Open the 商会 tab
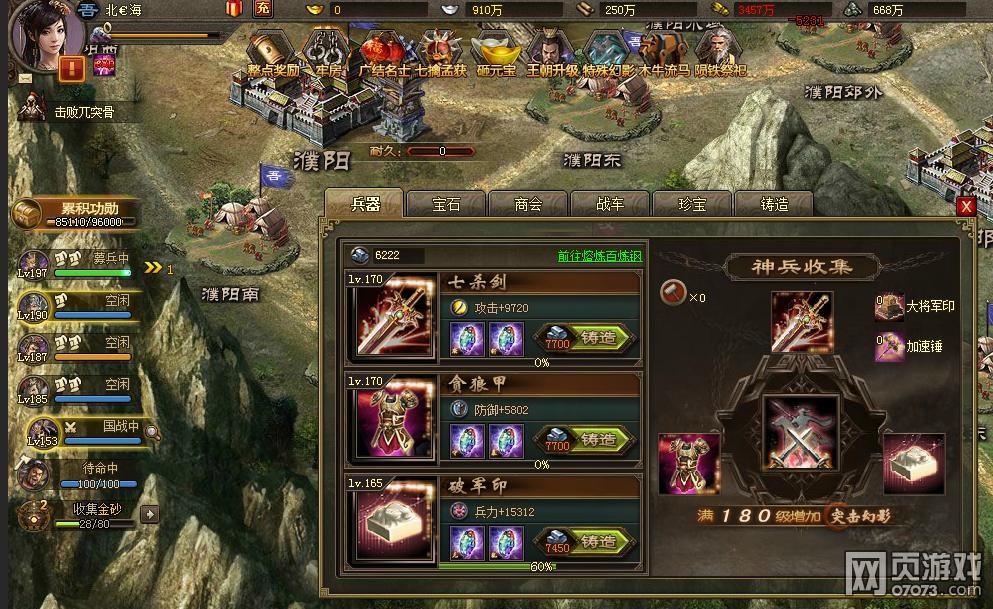The height and width of the screenshot is (609, 993). point(528,204)
